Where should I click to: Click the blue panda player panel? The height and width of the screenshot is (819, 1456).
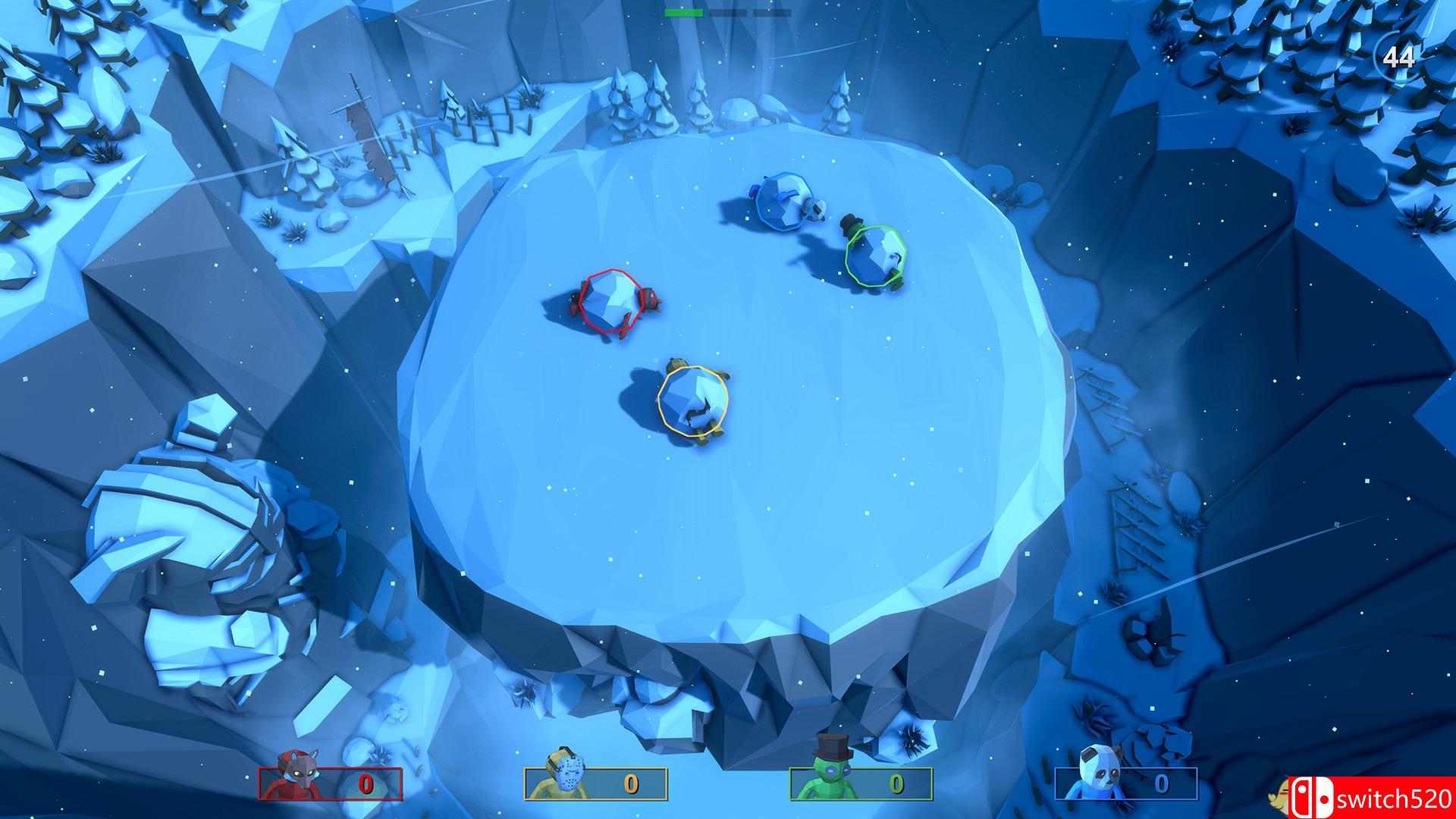[x=1126, y=783]
